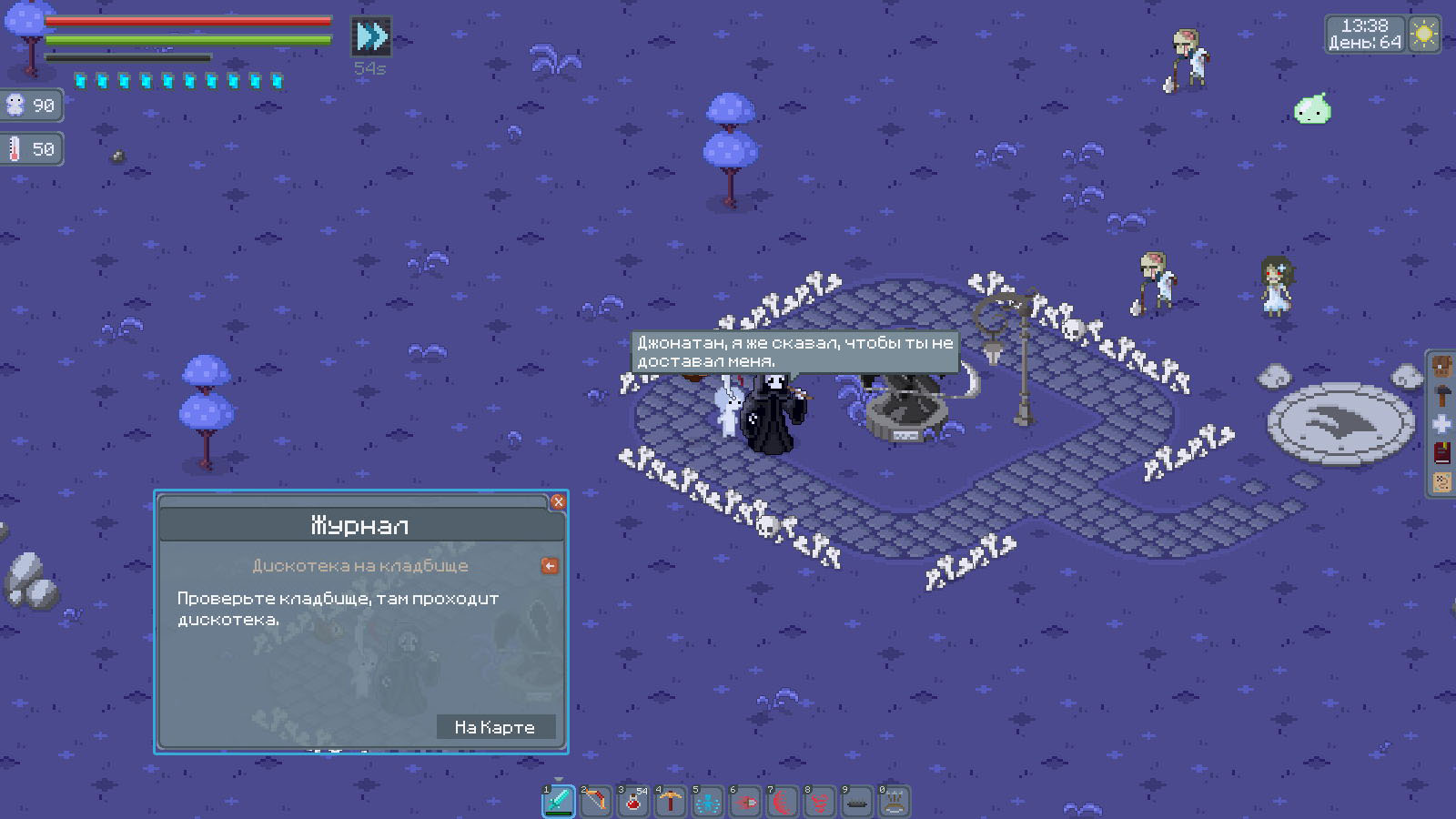
Task: Click the white cross sidebar icon
Action: 1442,424
